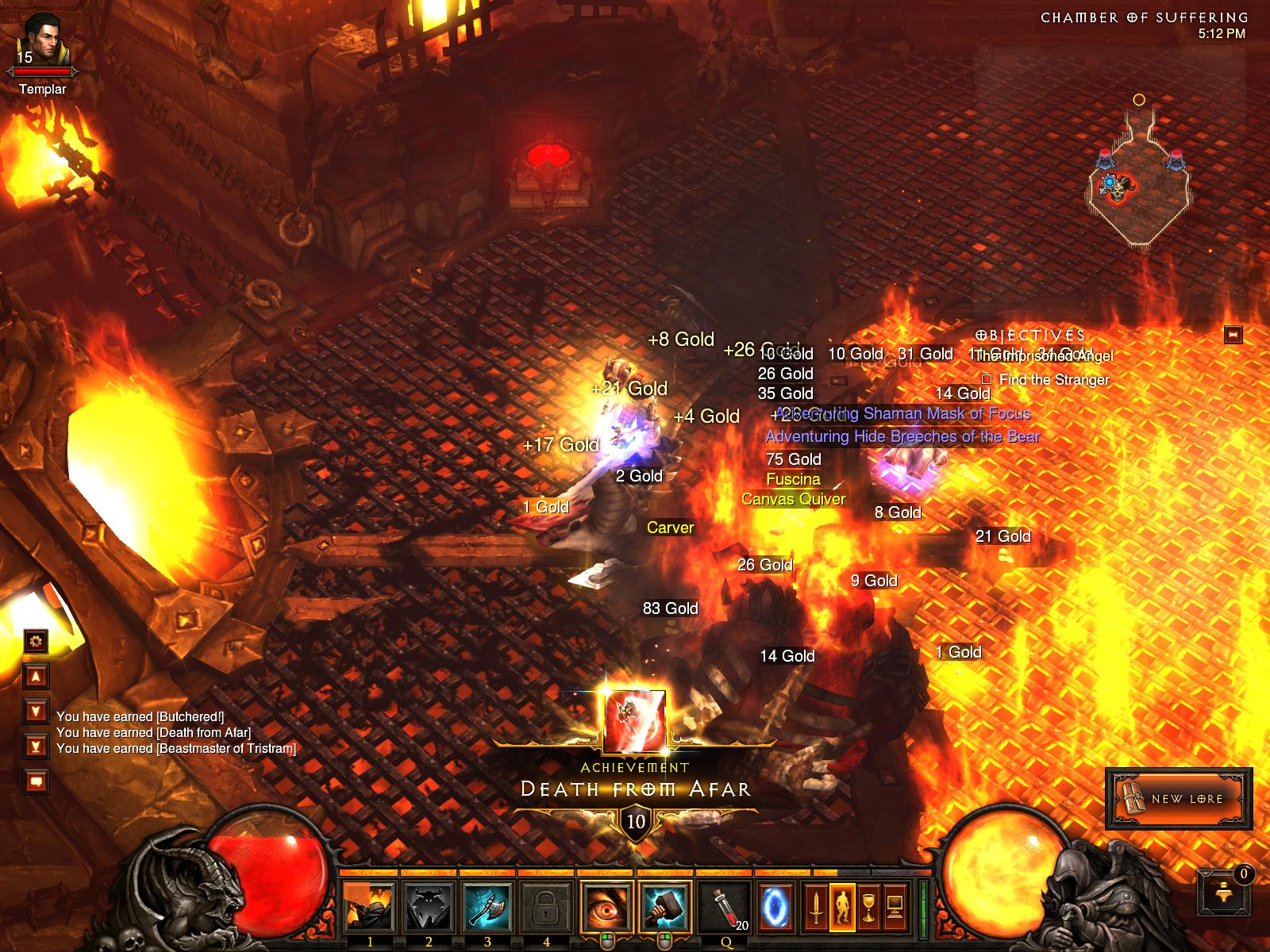Open the inventory character silhouette icon
This screenshot has height=952, width=1270.
pyautogui.click(x=841, y=906)
